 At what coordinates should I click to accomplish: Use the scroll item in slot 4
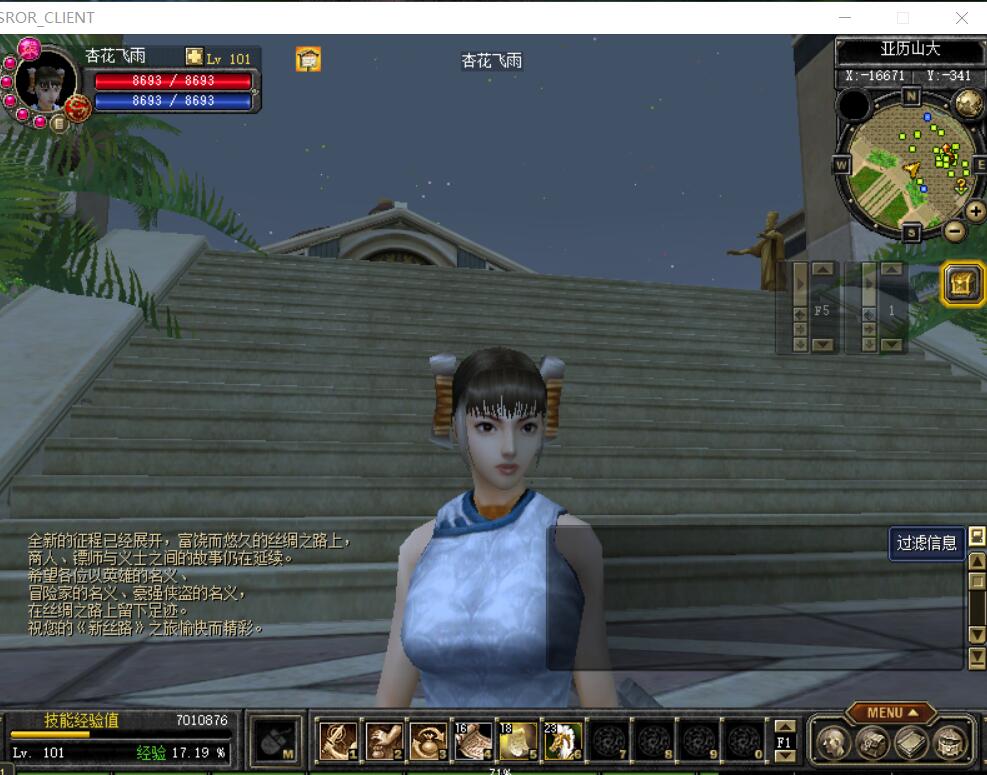(474, 741)
